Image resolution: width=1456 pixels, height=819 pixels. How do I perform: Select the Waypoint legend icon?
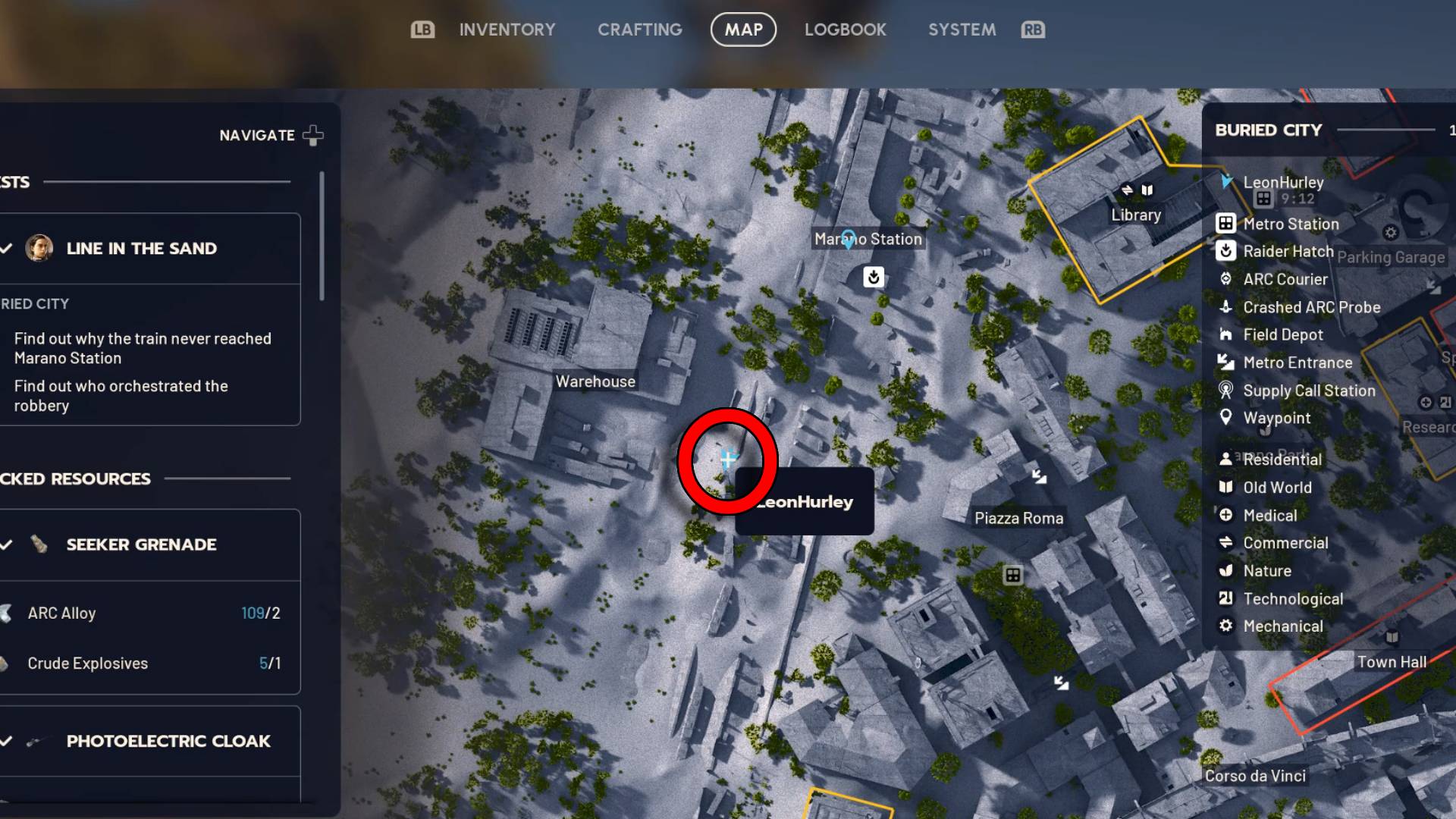click(x=1226, y=418)
